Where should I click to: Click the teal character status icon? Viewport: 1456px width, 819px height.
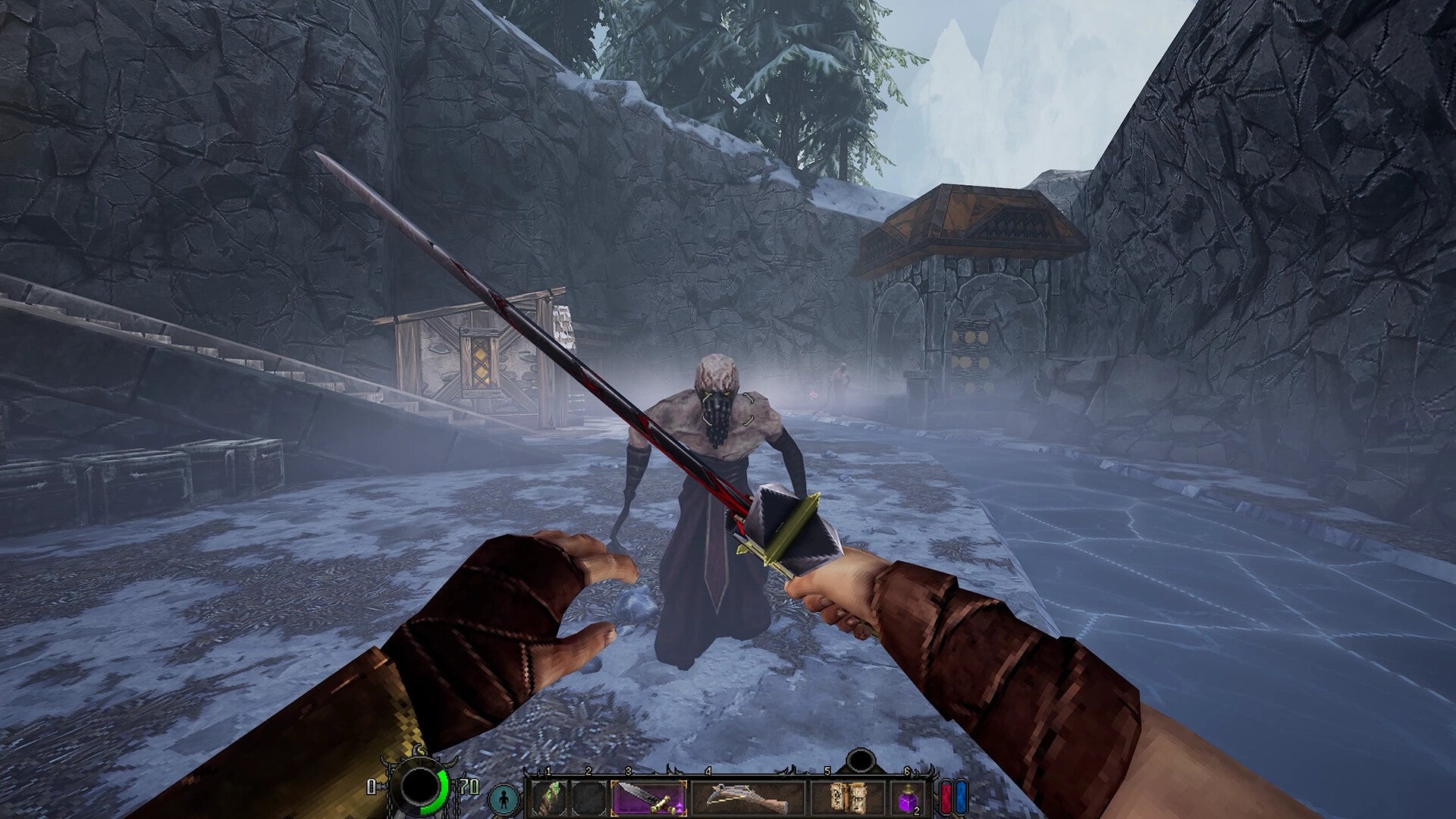503,798
